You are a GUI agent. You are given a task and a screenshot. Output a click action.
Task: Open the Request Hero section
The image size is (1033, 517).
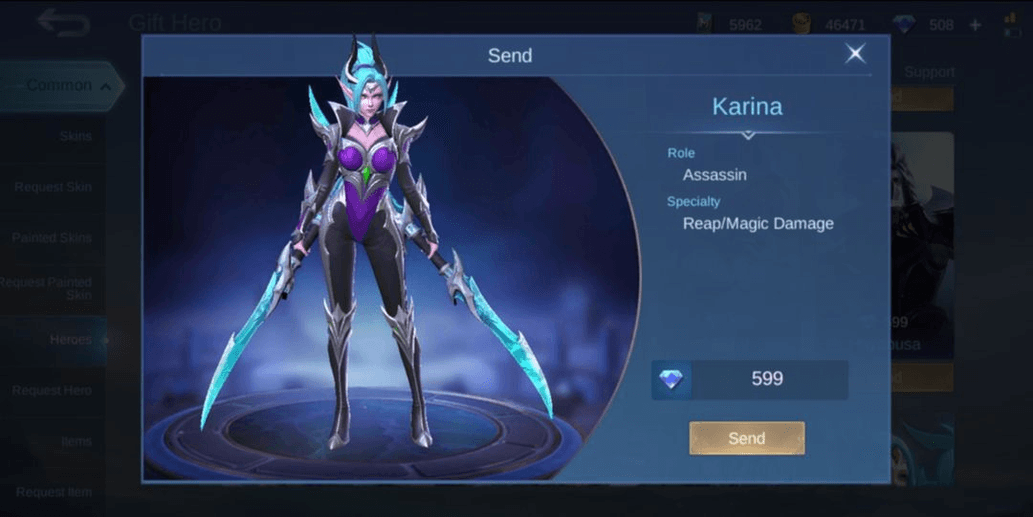pos(53,391)
